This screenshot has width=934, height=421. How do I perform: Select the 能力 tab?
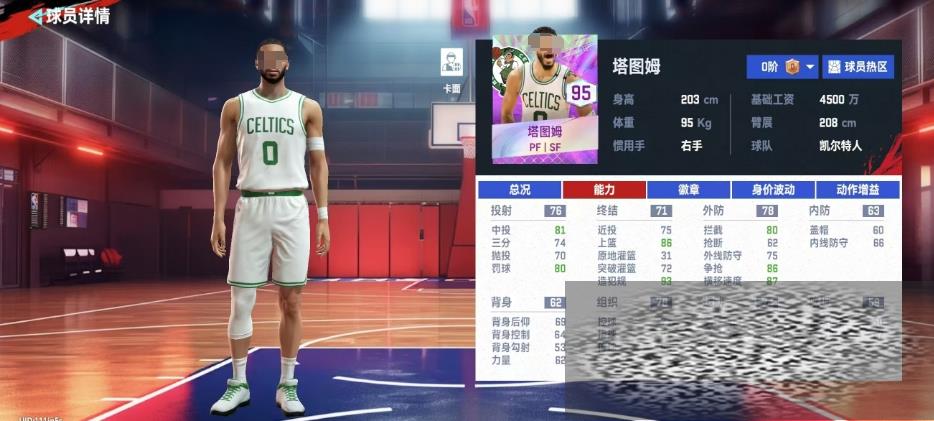coord(604,189)
